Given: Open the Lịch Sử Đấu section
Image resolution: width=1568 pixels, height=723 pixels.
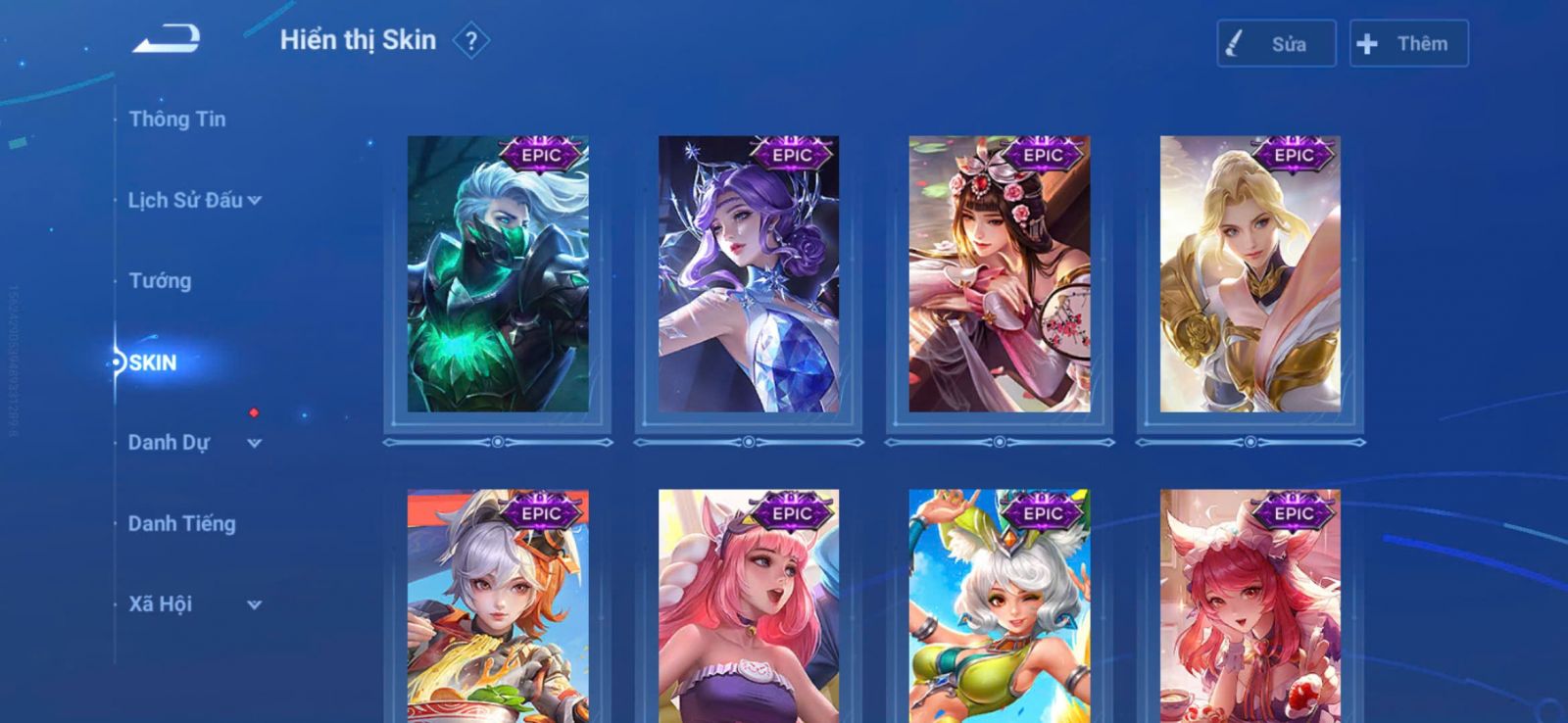Looking at the screenshot, I should 185,200.
